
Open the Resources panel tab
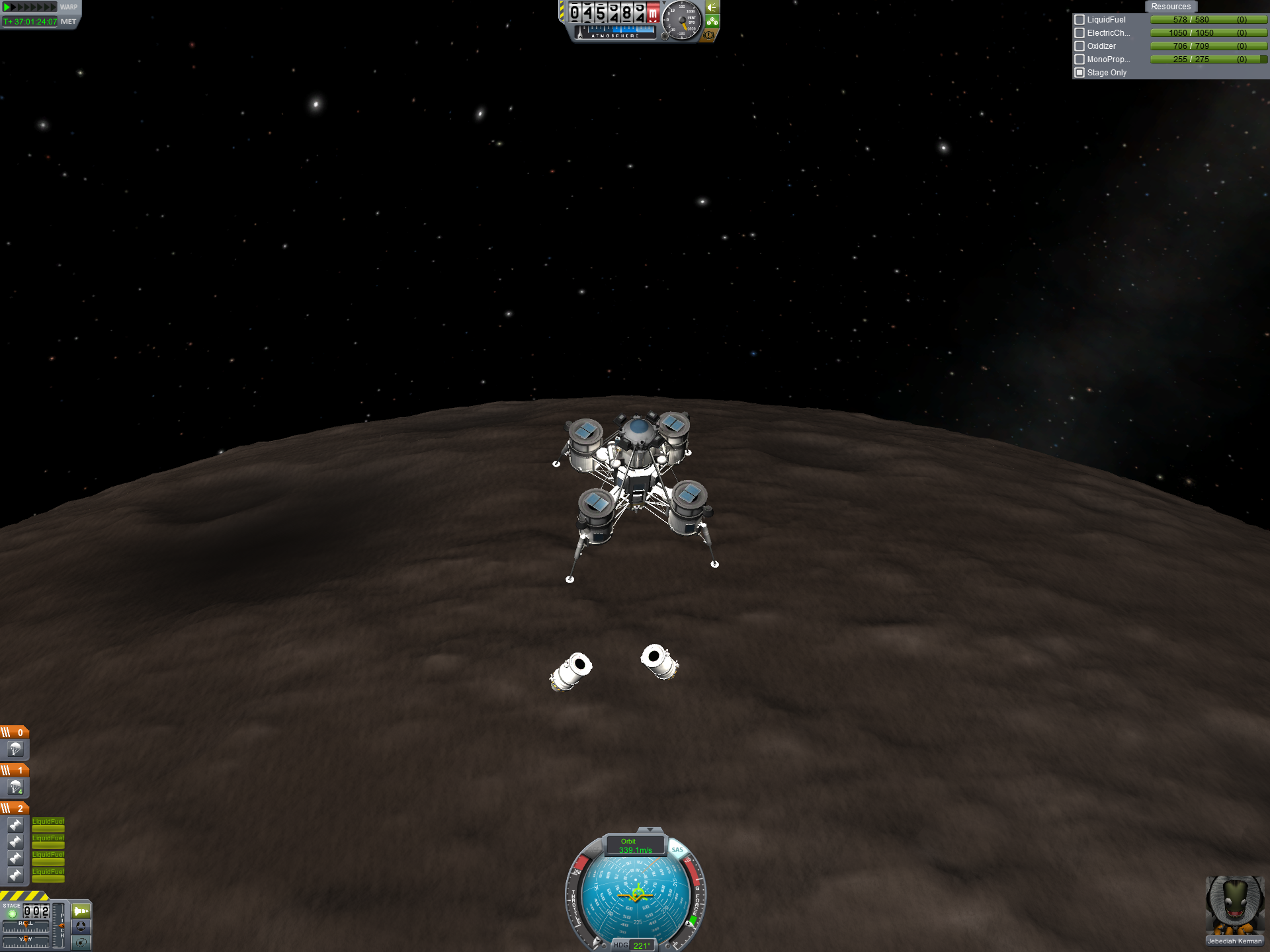[1170, 7]
